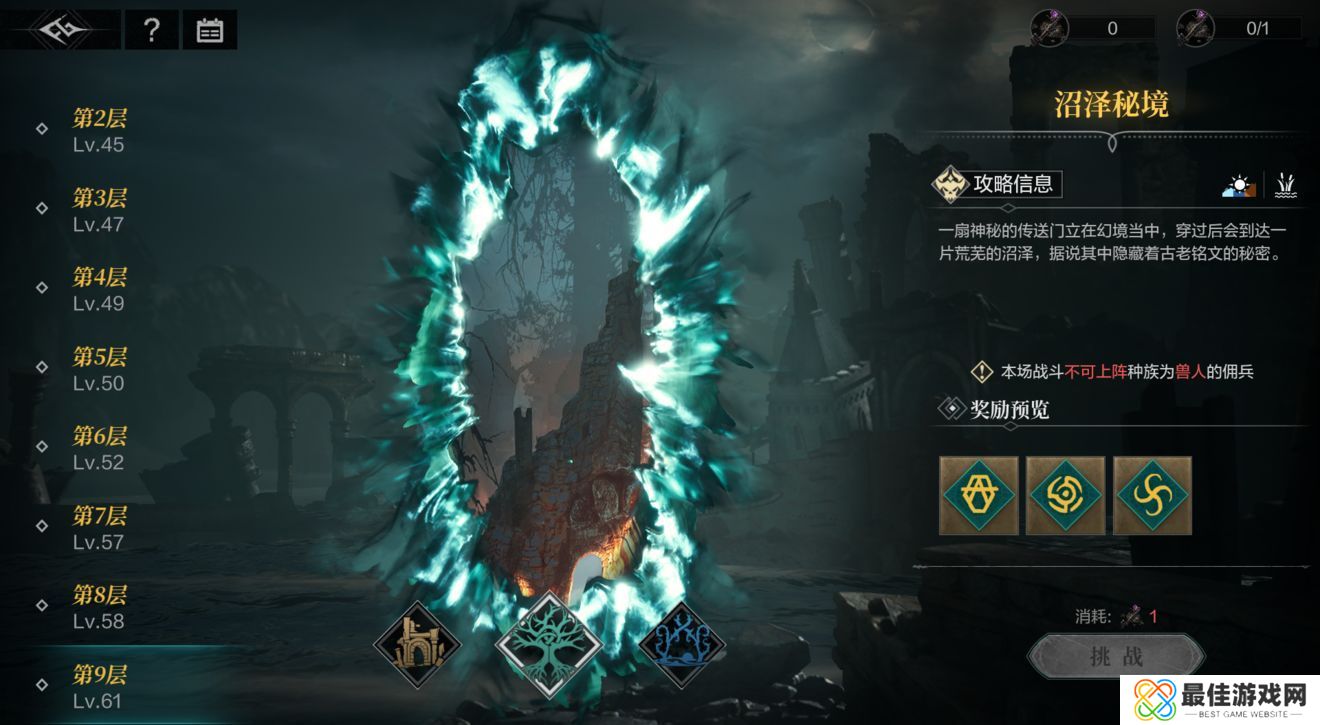Screen dimensions: 1320x725
Task: Select floor 第2层 Lv.45
Action: [99, 131]
